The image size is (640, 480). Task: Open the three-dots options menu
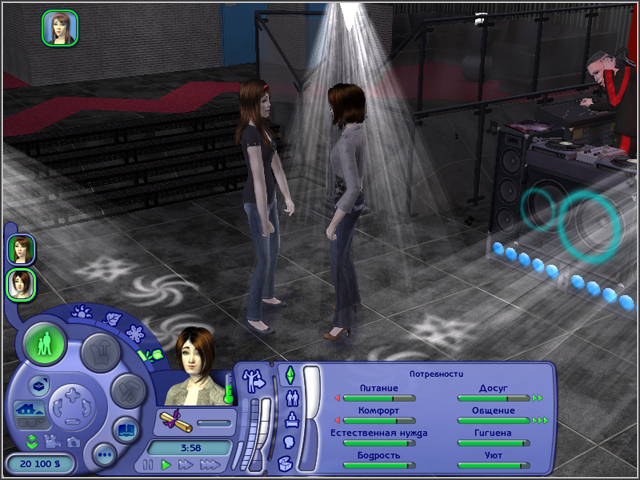coord(103,454)
